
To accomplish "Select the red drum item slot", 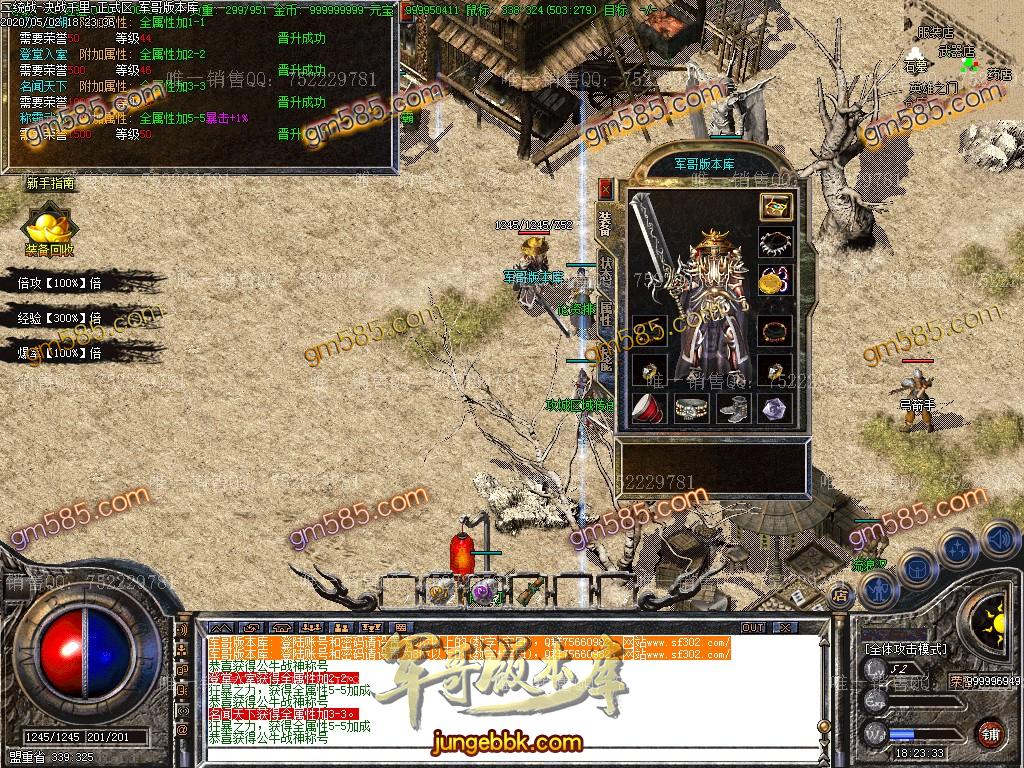I will pos(649,407).
